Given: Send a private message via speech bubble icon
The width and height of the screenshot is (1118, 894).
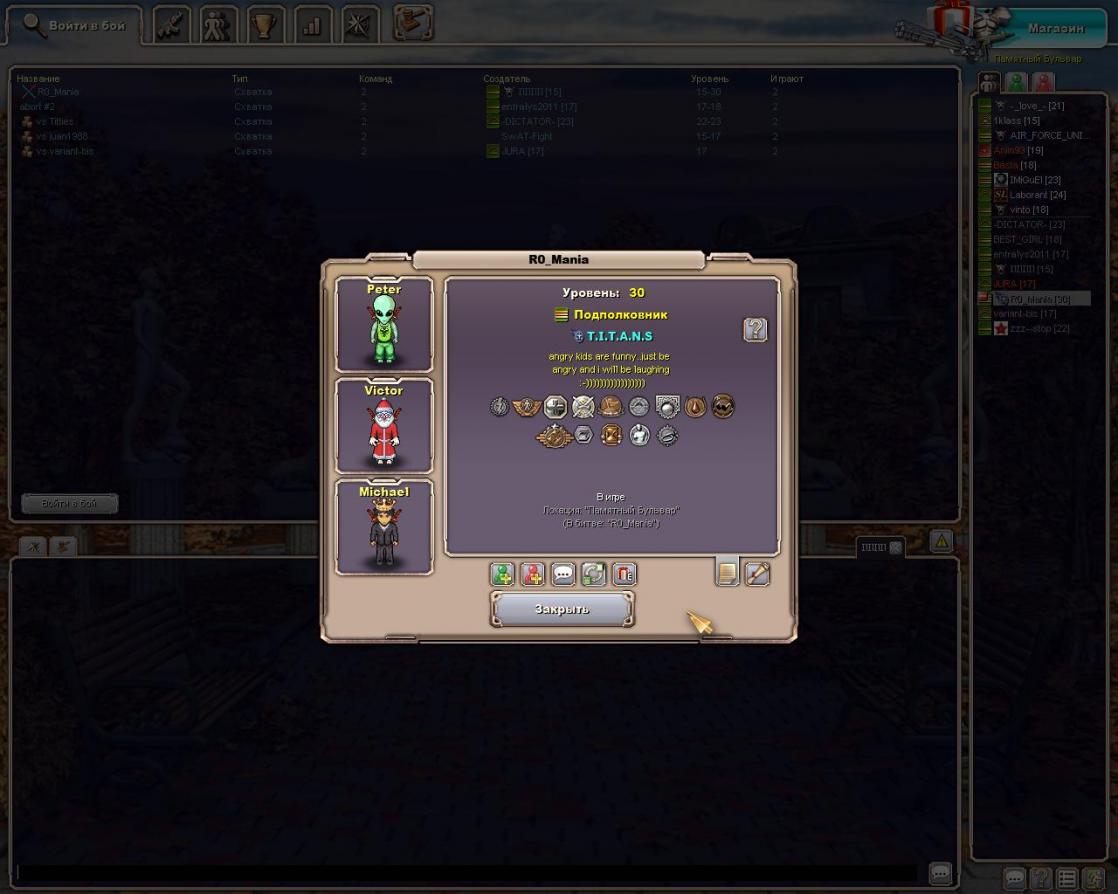Looking at the screenshot, I should 564,574.
